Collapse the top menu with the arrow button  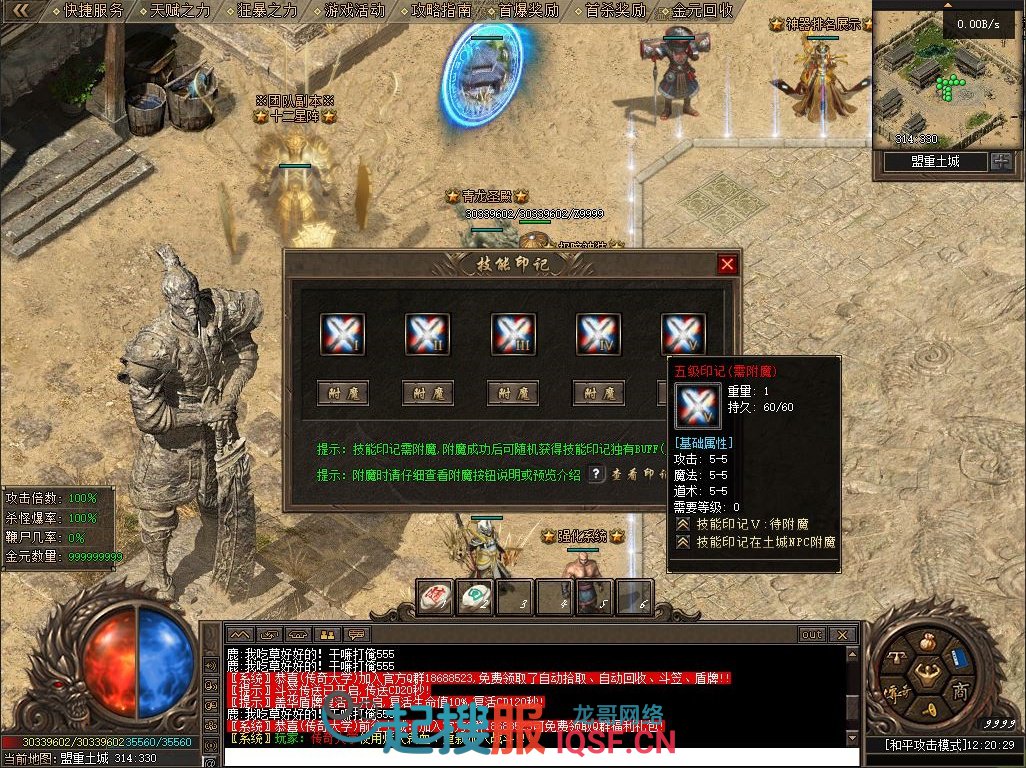21,11
